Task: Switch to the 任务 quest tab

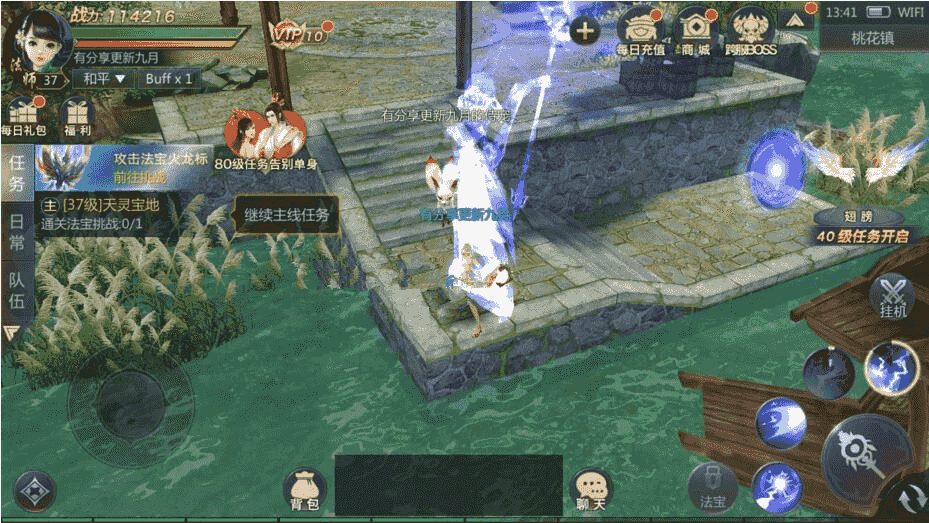Action: point(16,172)
